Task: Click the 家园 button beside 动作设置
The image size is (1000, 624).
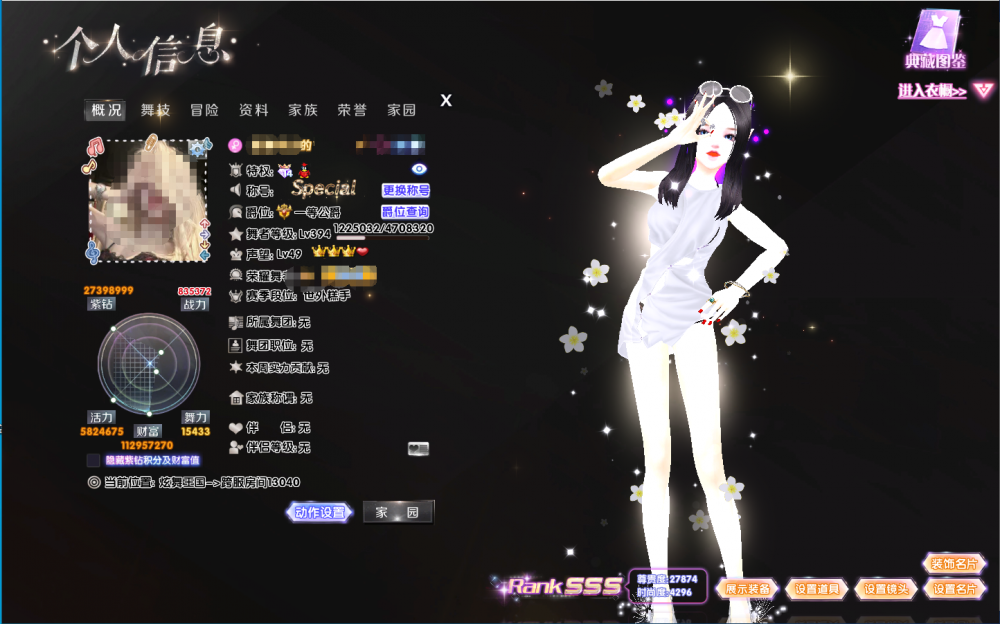Action: 397,513
